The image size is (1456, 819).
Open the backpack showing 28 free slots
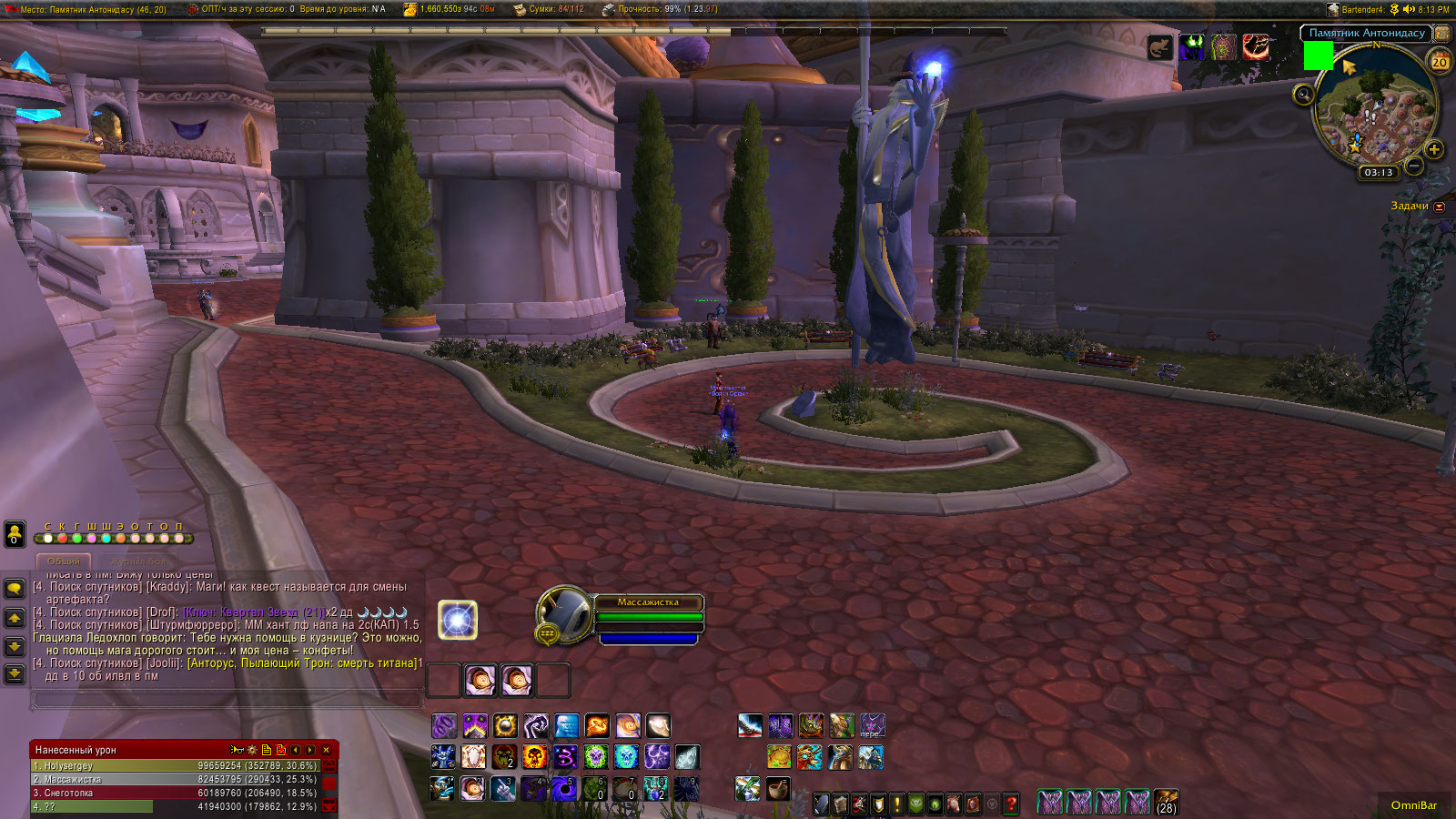[1166, 802]
